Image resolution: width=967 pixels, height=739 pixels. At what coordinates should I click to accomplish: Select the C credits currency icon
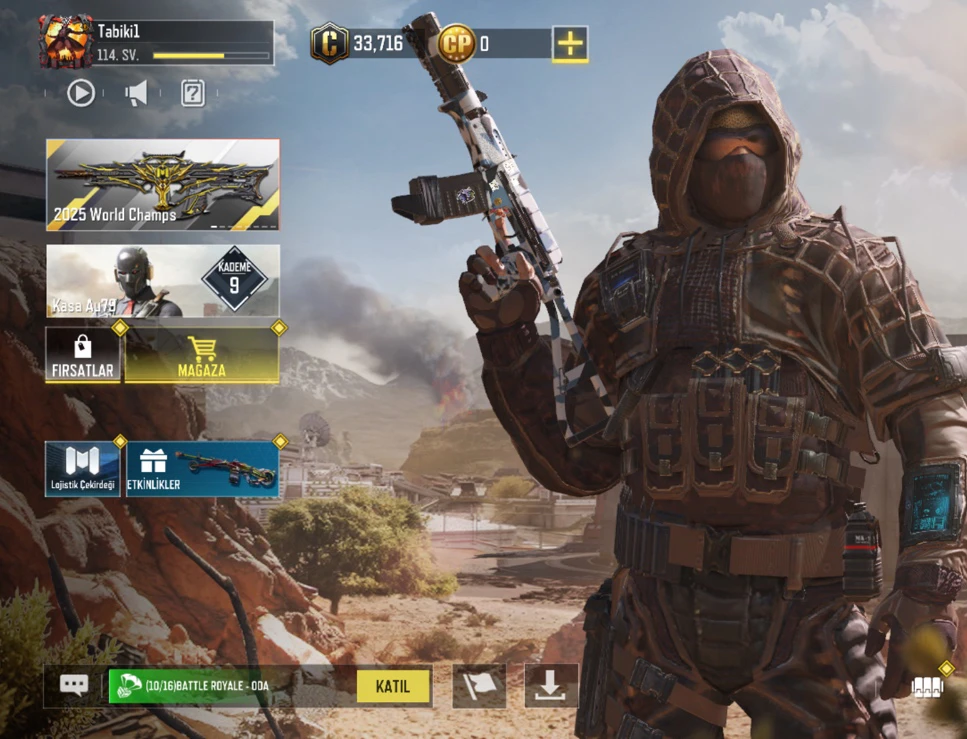(330, 43)
